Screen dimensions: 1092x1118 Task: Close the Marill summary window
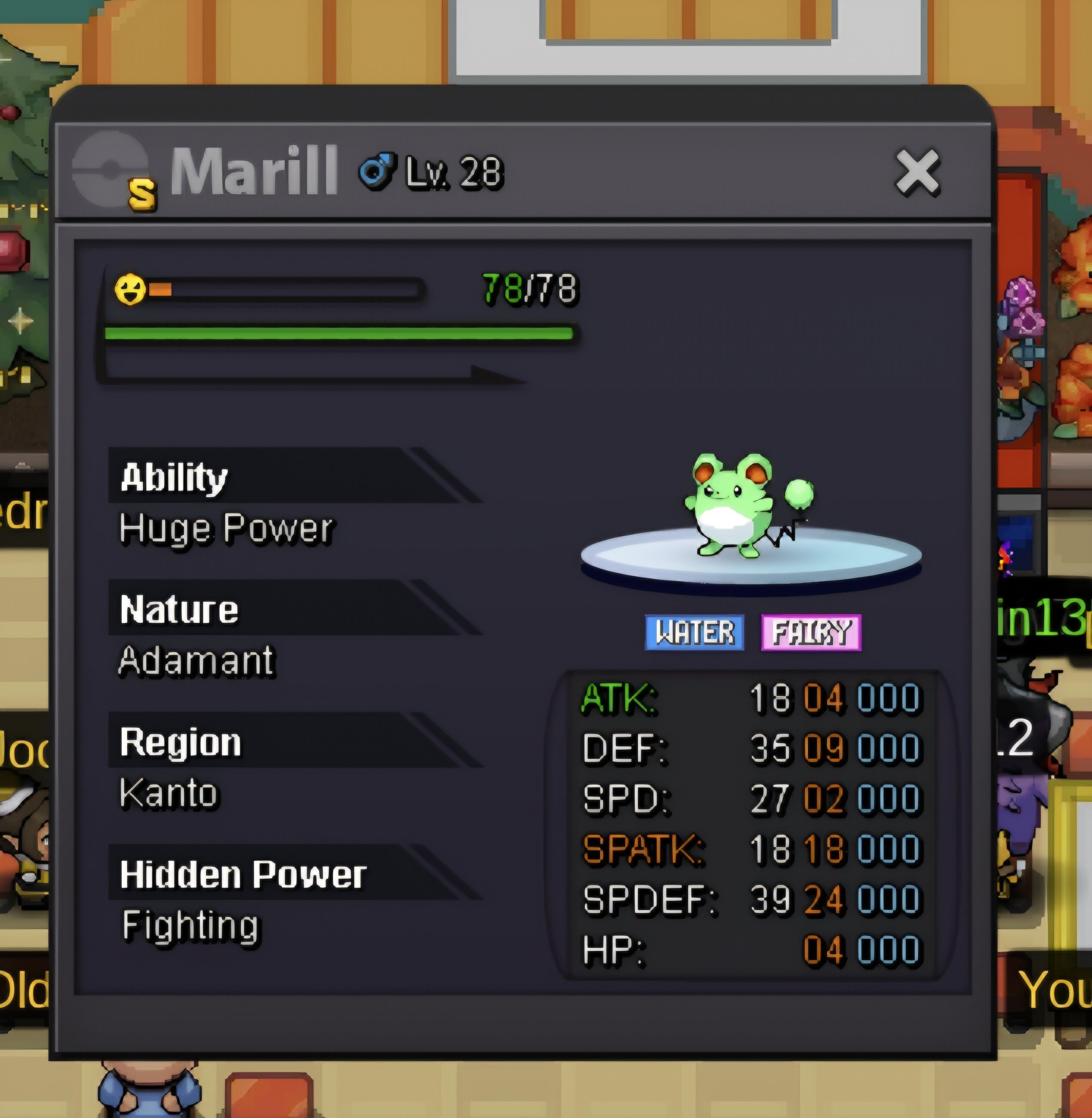(x=917, y=172)
